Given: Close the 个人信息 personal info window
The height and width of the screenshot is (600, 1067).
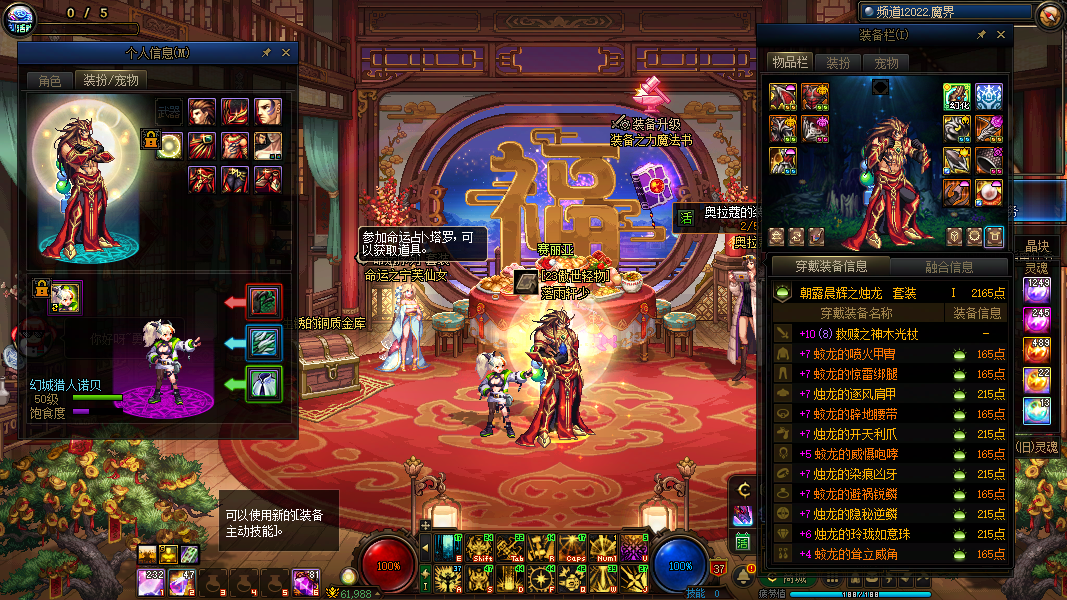Looking at the screenshot, I should [x=286, y=53].
